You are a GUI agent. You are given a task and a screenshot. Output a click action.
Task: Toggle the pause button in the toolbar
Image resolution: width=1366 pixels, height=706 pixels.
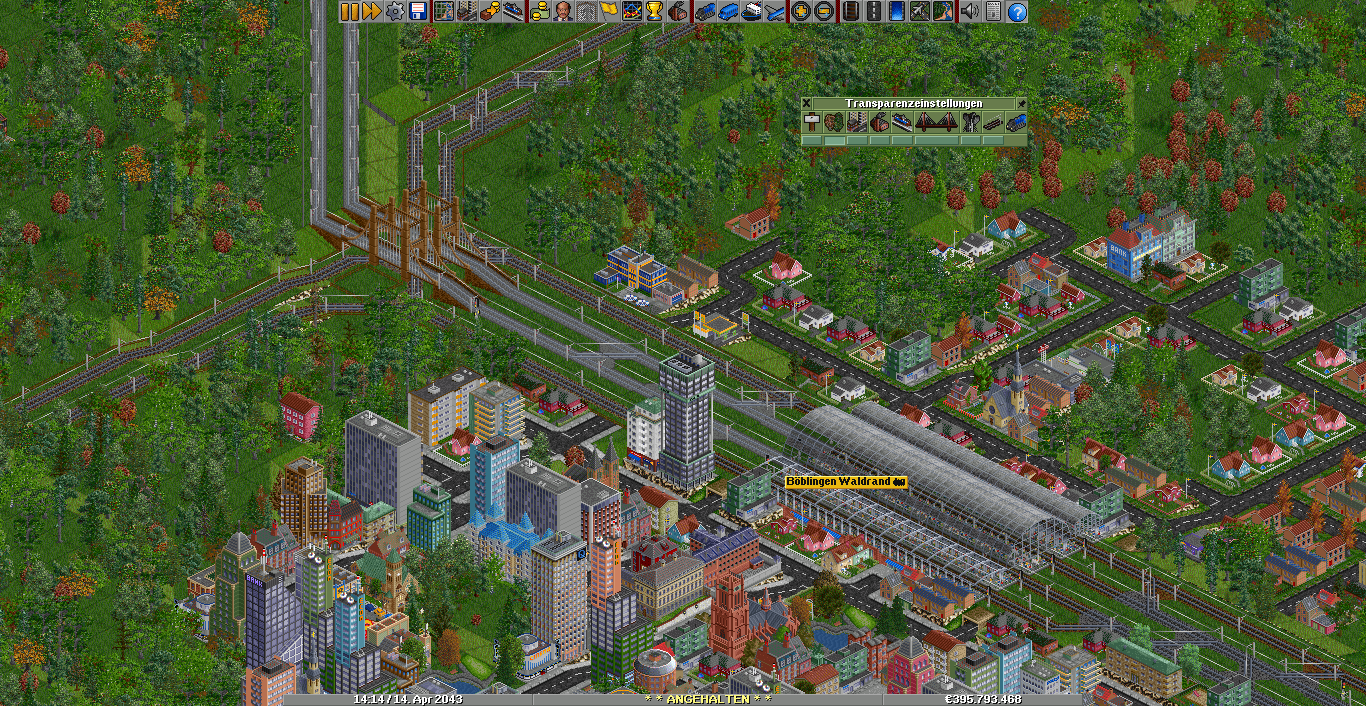tap(349, 12)
